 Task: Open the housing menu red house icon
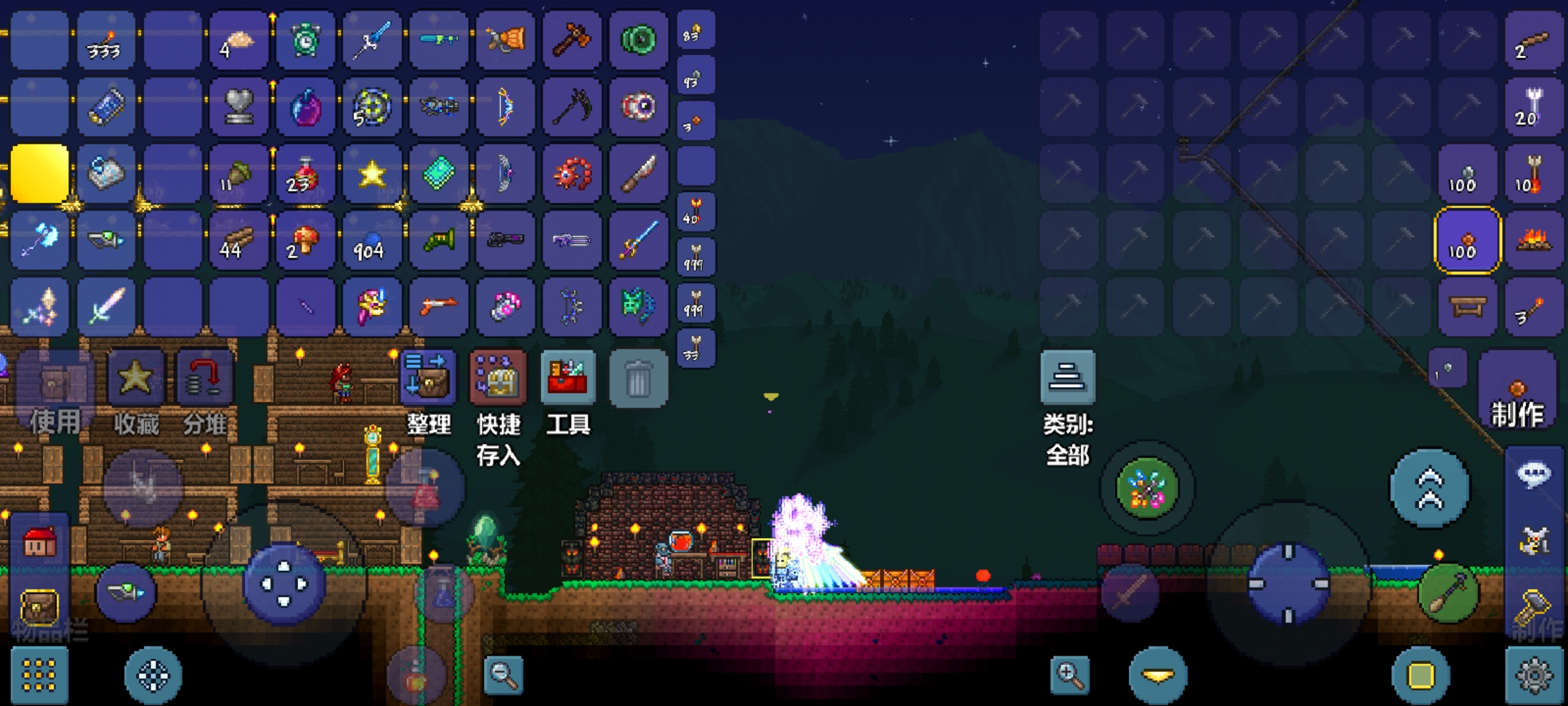pyautogui.click(x=39, y=543)
